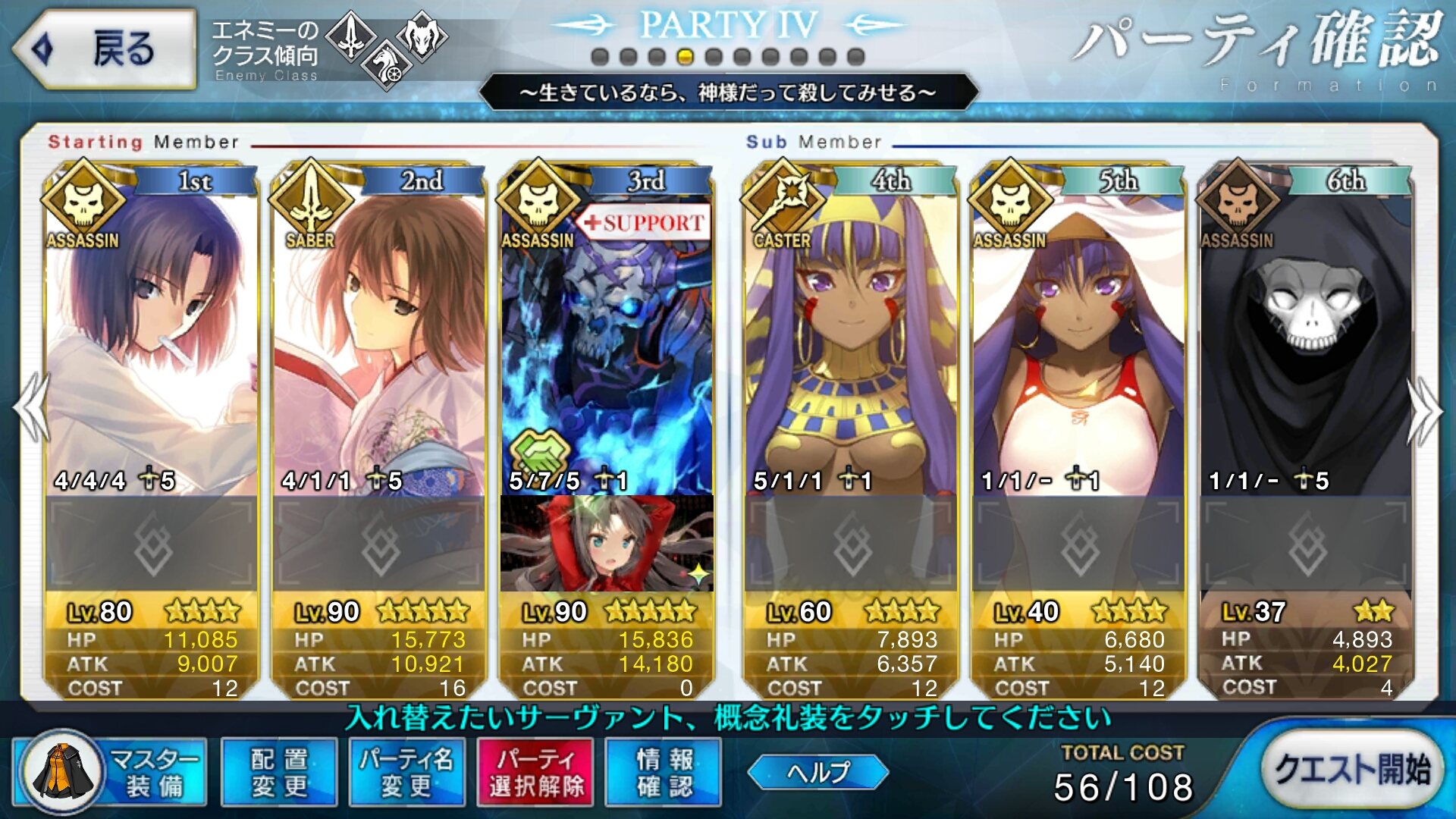Select the 5th slot Lv.40 Assassin card
The width and height of the screenshot is (1456, 819).
[x=1078, y=341]
